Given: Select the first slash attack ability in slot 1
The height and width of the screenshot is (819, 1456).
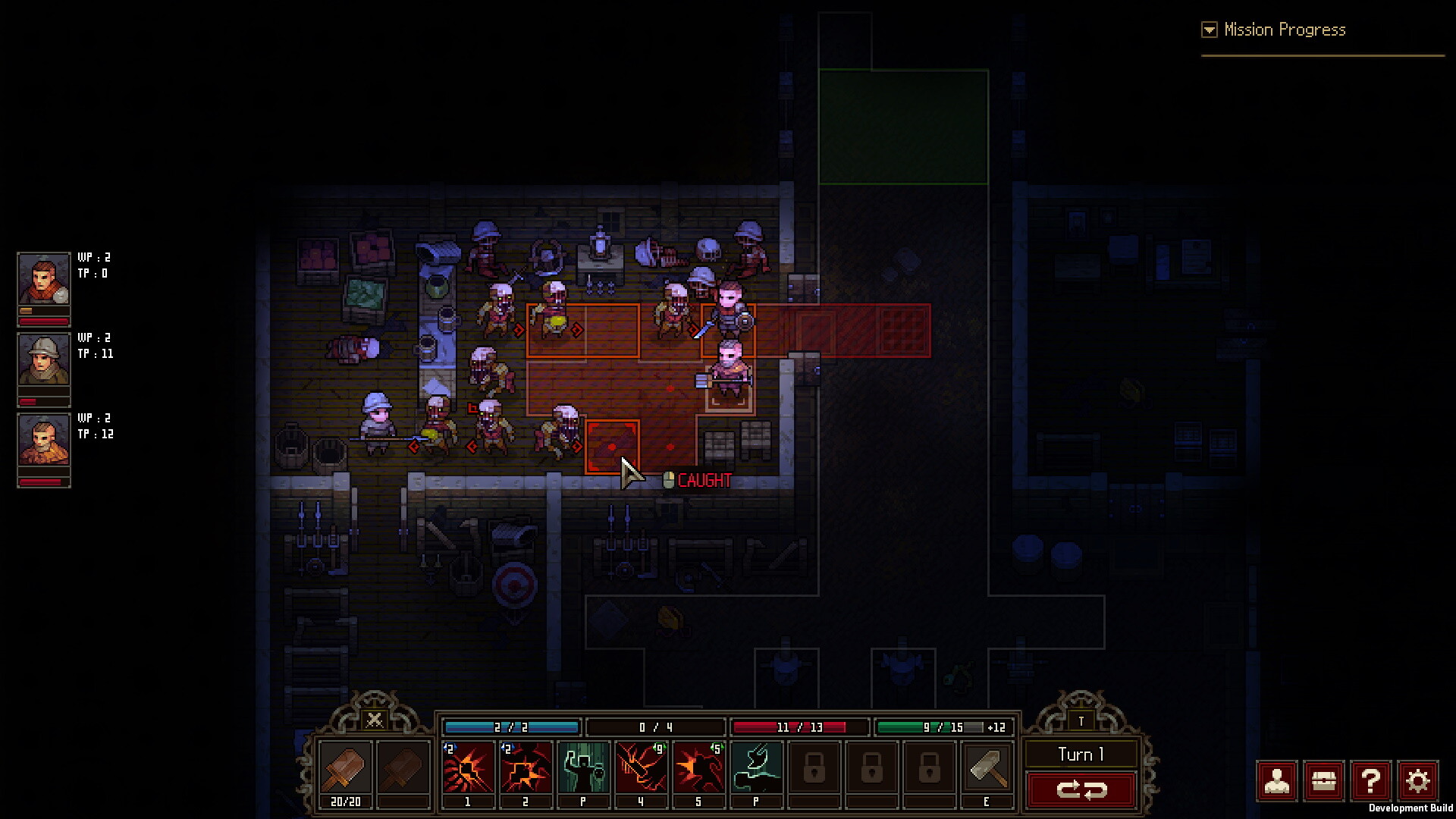Looking at the screenshot, I should pos(468,768).
